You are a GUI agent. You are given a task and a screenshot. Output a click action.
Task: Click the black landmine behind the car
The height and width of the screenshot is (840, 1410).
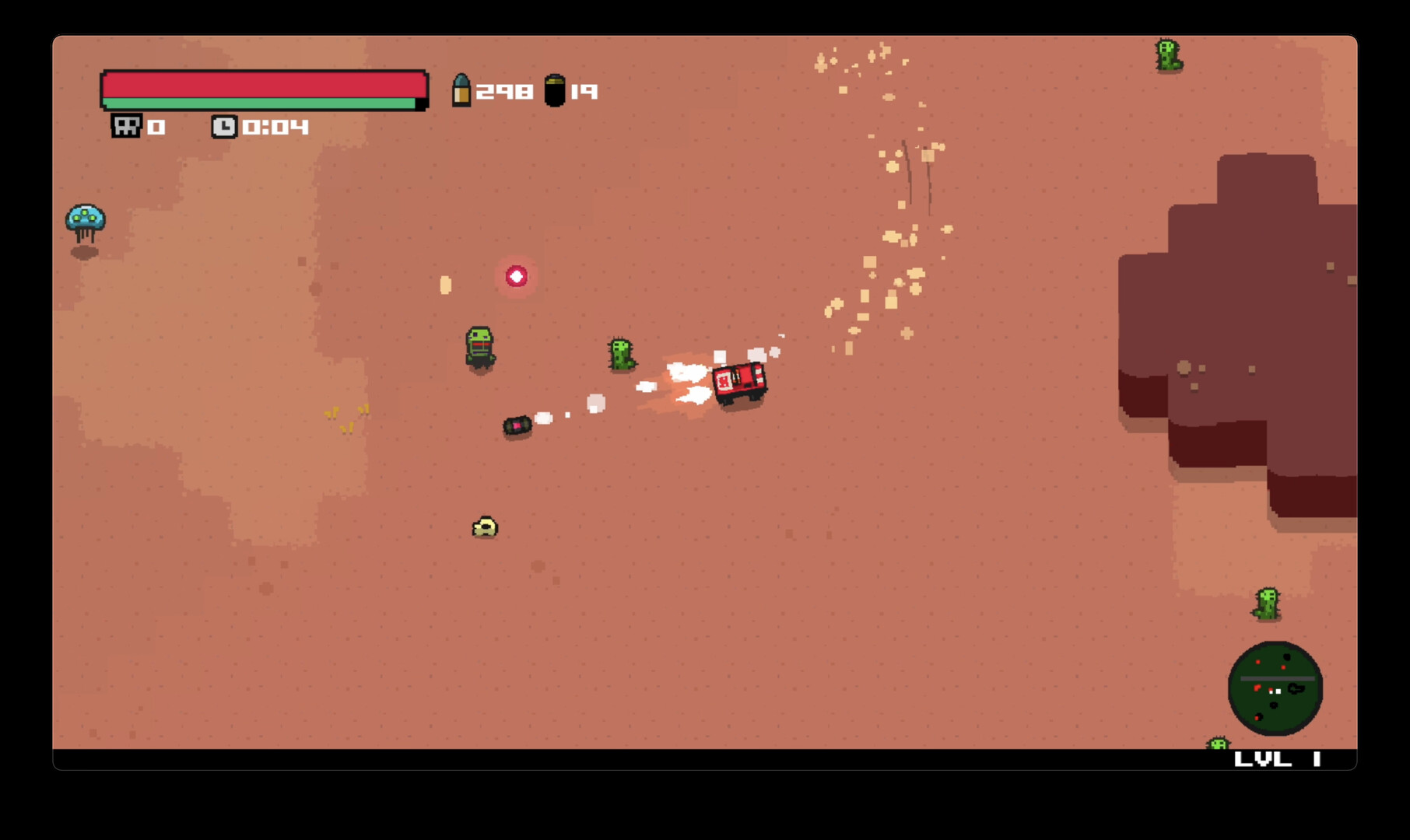coord(517,425)
